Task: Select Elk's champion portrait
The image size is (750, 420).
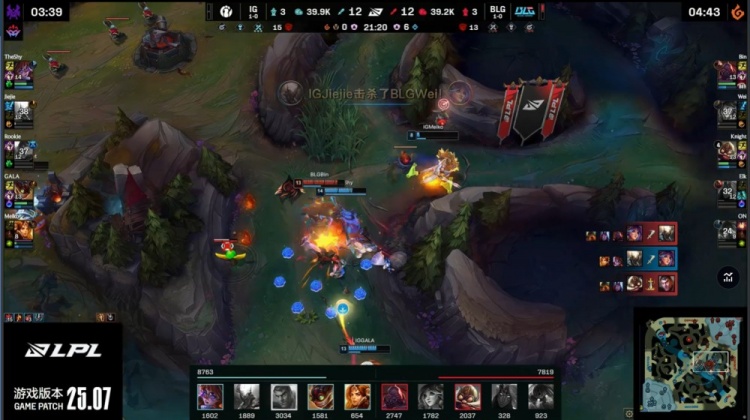Action: click(x=729, y=190)
